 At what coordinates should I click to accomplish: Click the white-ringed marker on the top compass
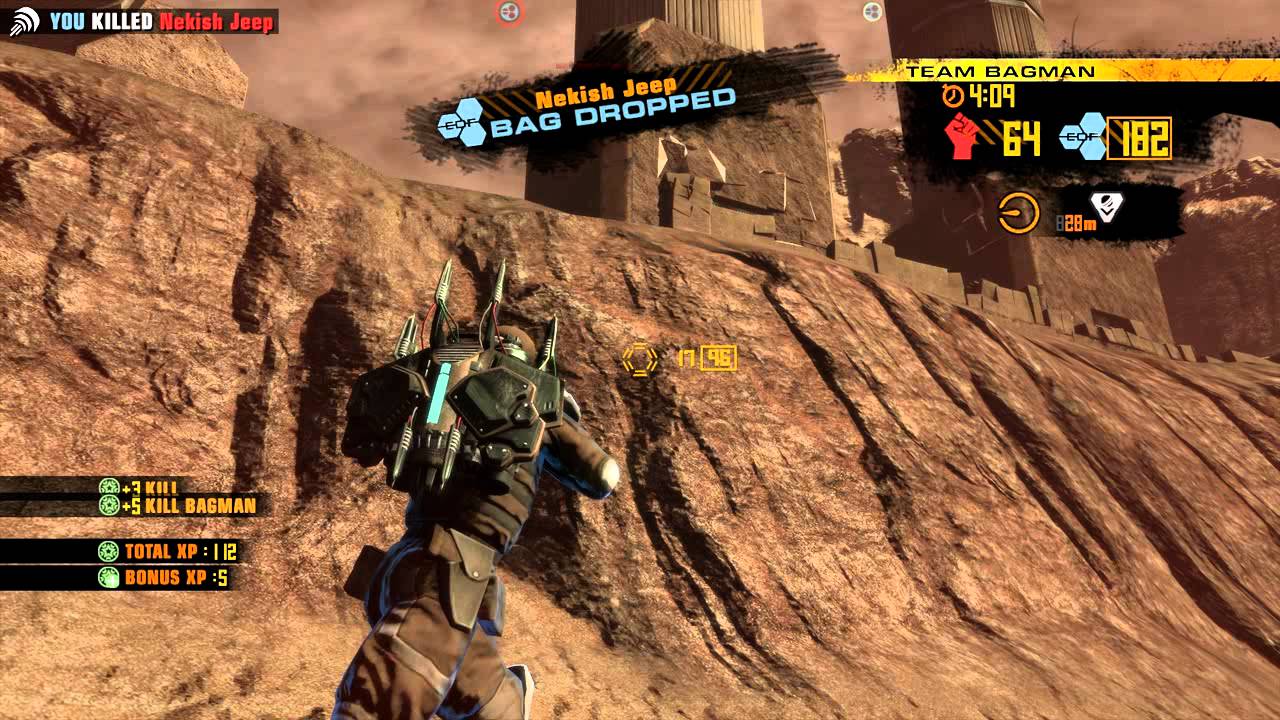(x=872, y=12)
